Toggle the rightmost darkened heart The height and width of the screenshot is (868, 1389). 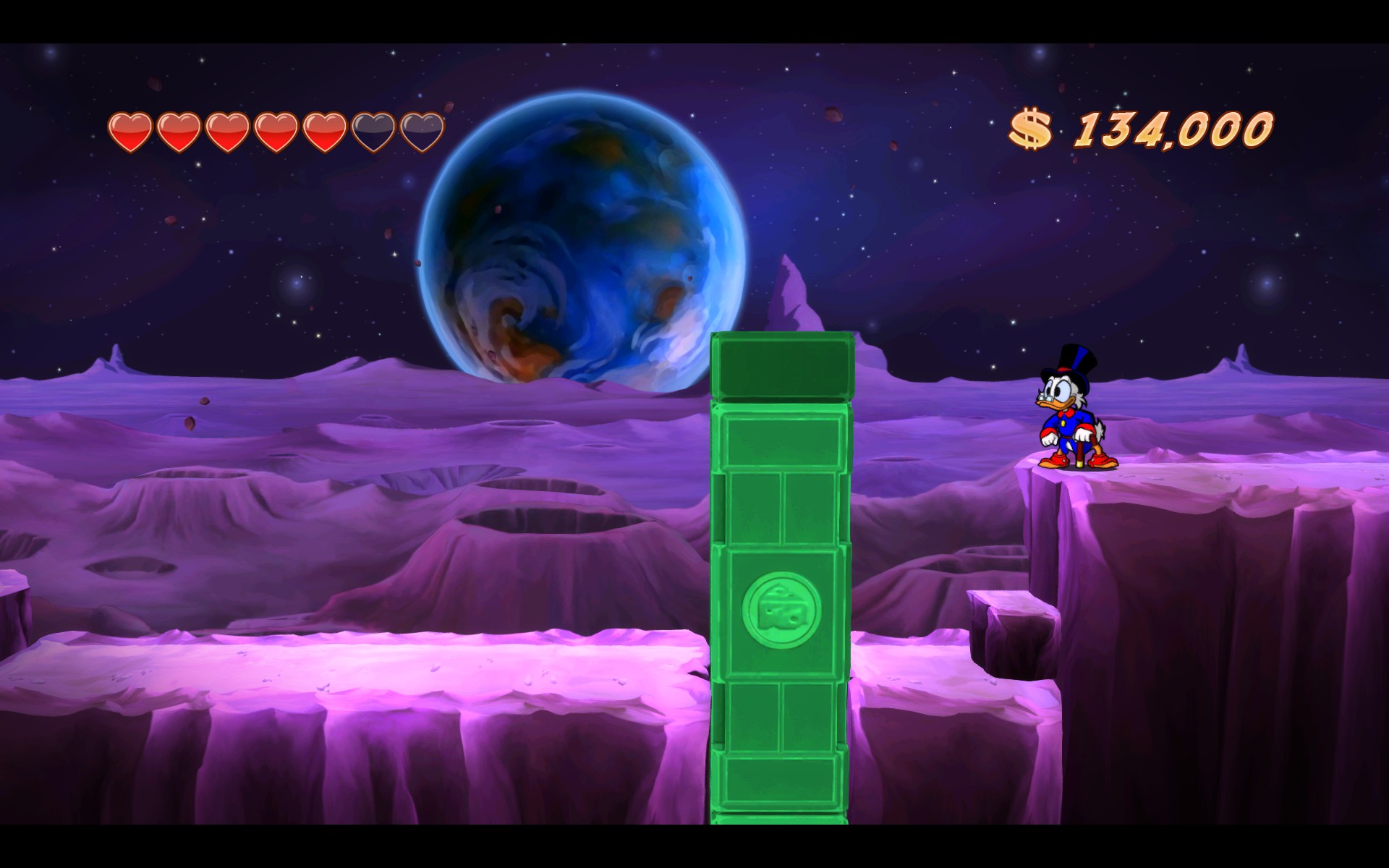click(423, 130)
